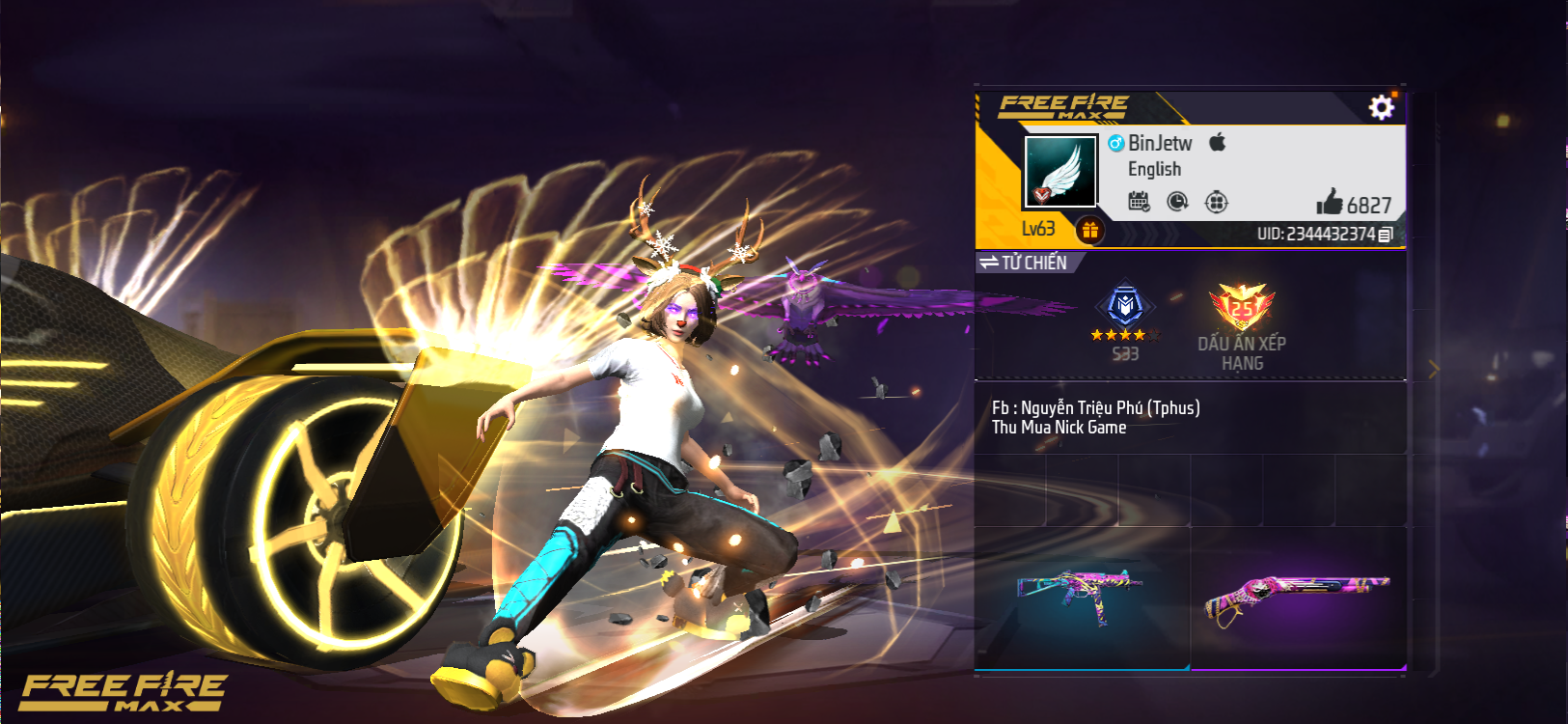Viewport: 1568px width, 724px height.
Task: Select the pink shotgun skin showcase
Action: pyautogui.click(x=1298, y=595)
